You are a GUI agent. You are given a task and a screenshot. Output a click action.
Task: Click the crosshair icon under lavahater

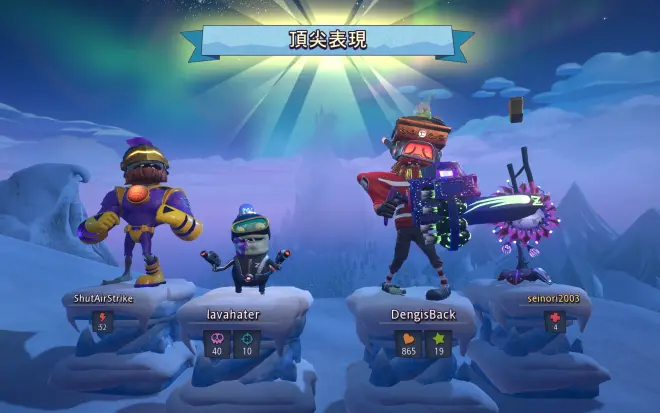(x=246, y=339)
